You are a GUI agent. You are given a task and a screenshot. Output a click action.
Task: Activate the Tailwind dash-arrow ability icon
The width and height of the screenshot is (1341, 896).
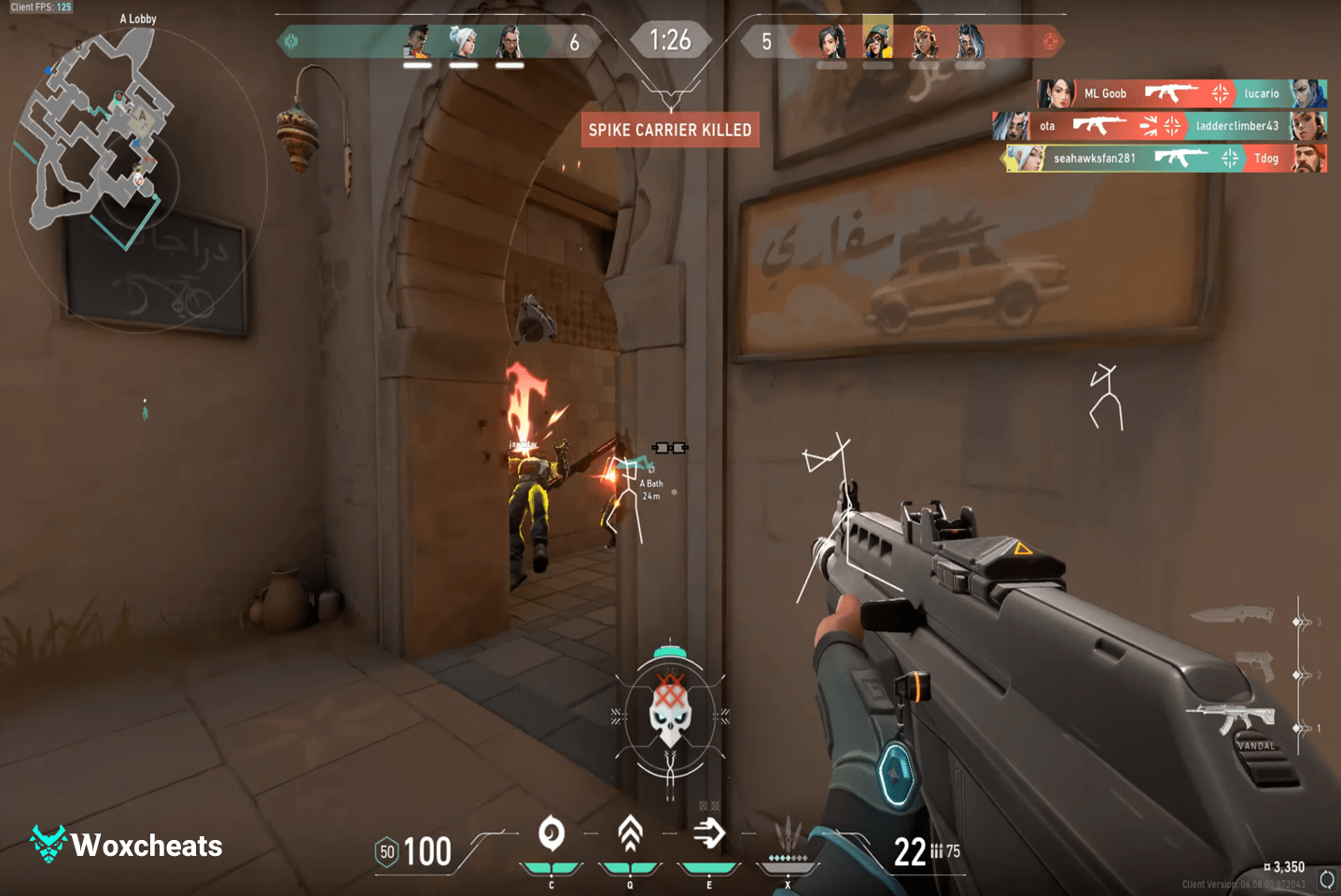click(709, 833)
